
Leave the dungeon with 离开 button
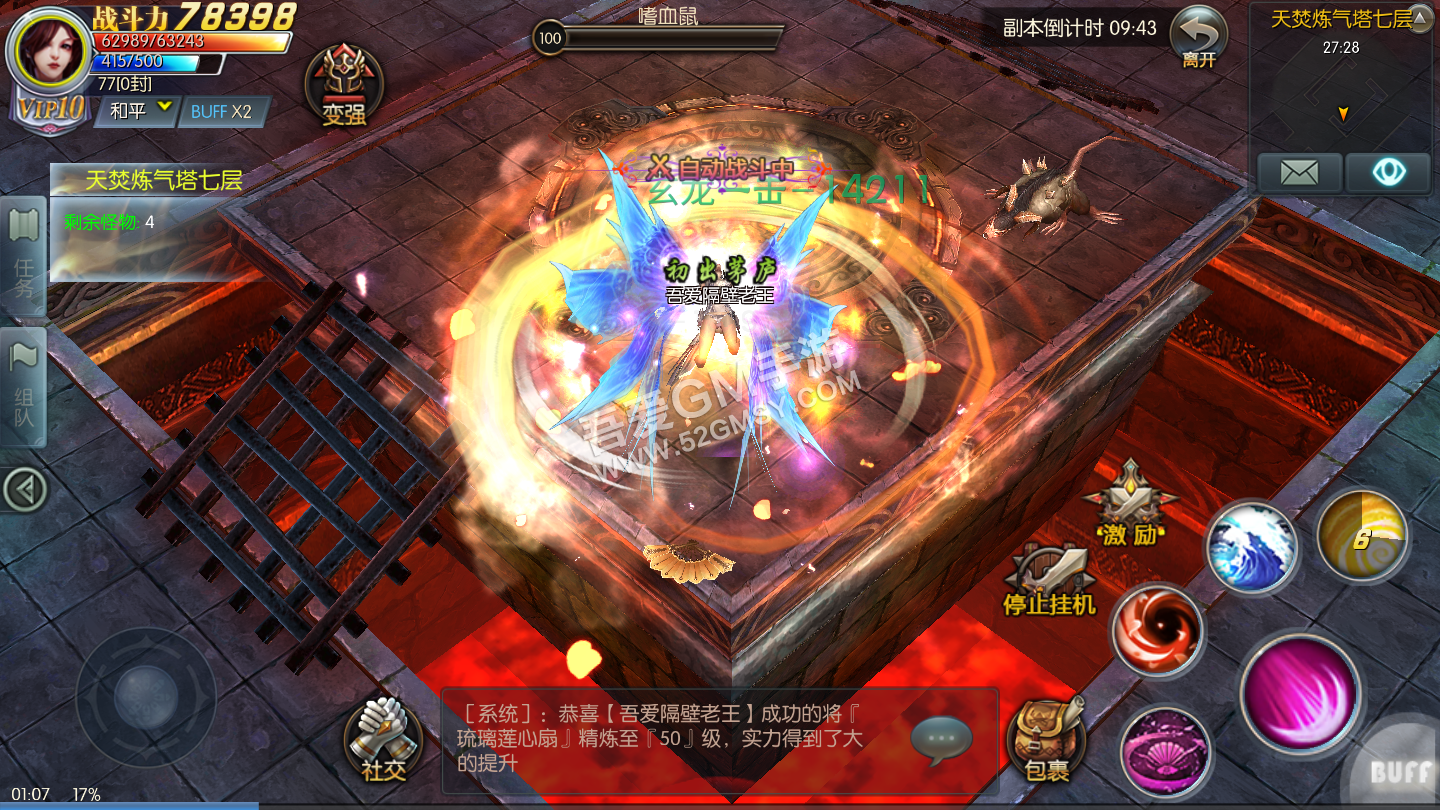1198,38
